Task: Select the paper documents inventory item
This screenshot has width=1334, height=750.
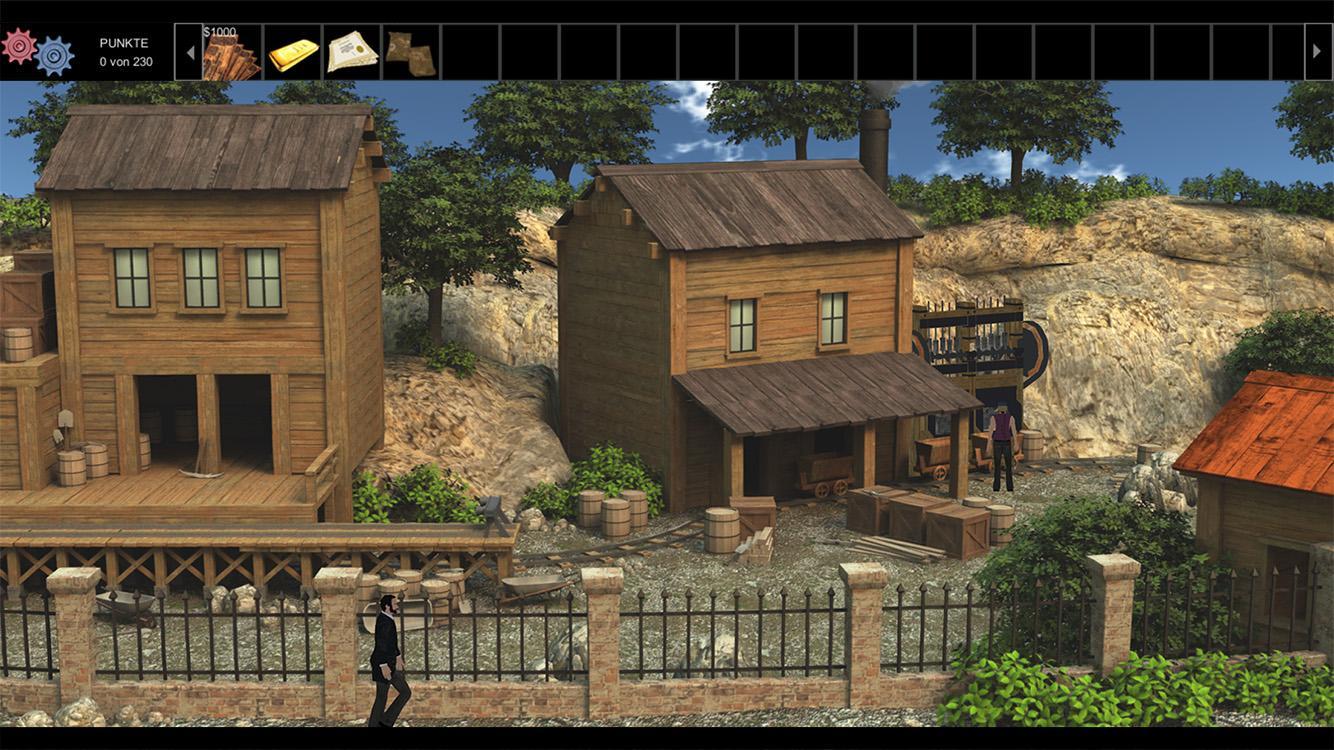Action: [352, 52]
